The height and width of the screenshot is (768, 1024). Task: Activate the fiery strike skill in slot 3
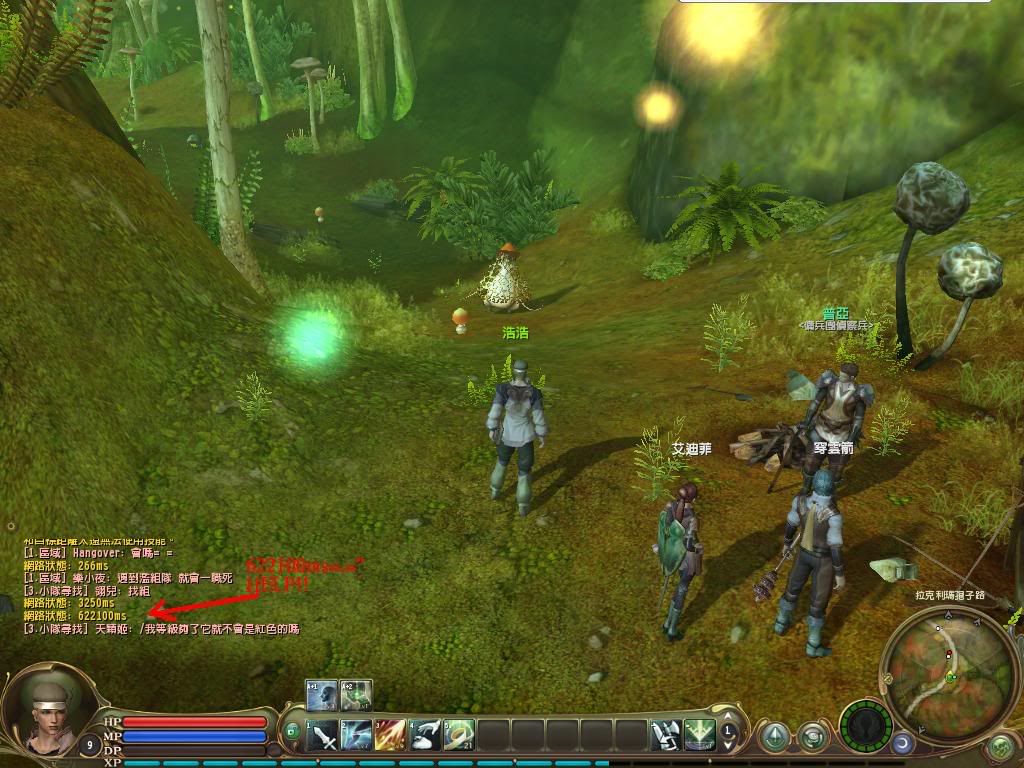[391, 736]
